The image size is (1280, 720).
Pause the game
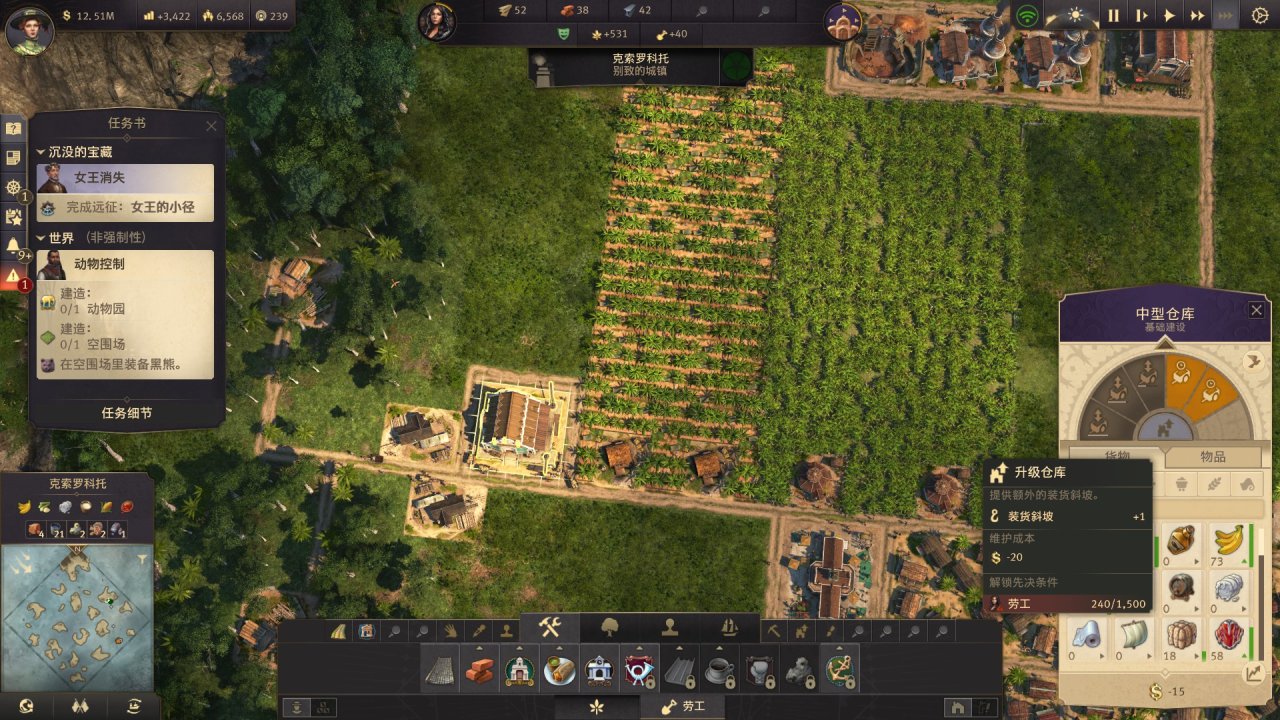coord(1113,15)
